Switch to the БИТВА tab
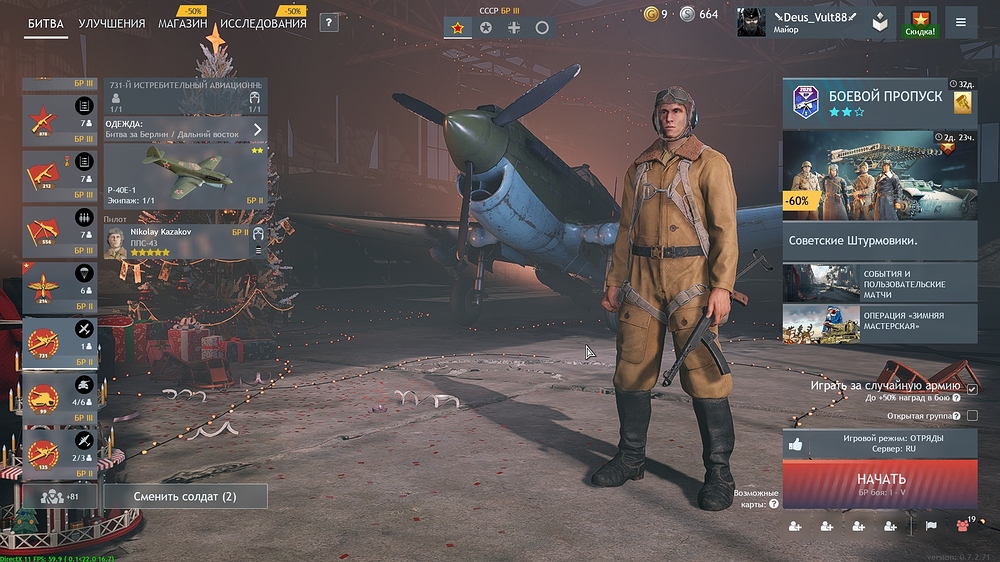The image size is (1000, 562). click(x=47, y=23)
